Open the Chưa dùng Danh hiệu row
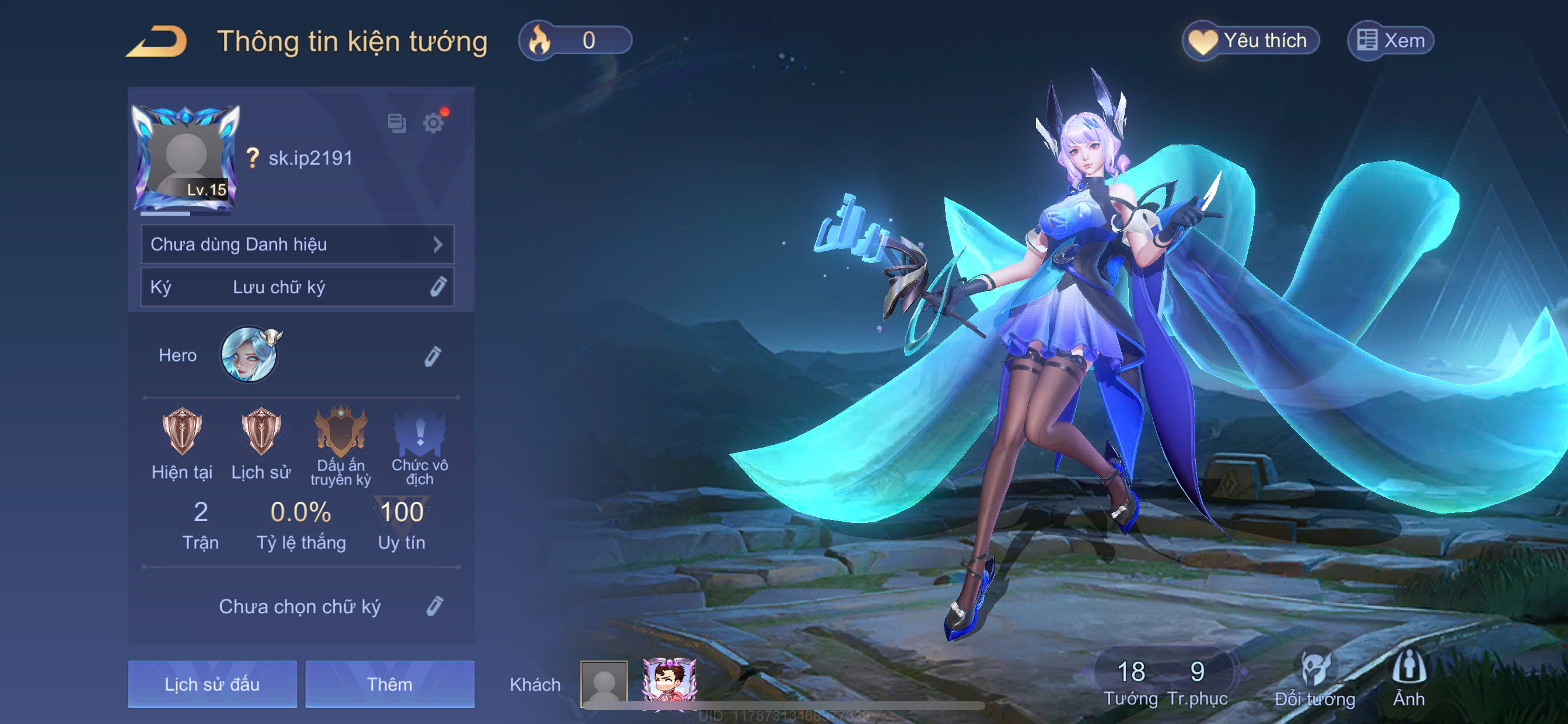The image size is (1568, 724). coord(297,244)
